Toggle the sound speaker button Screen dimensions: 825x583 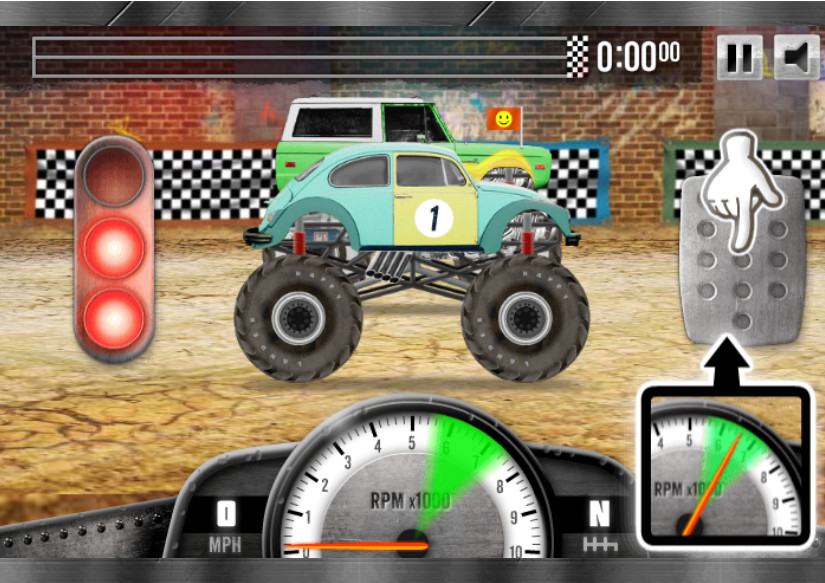(x=796, y=58)
